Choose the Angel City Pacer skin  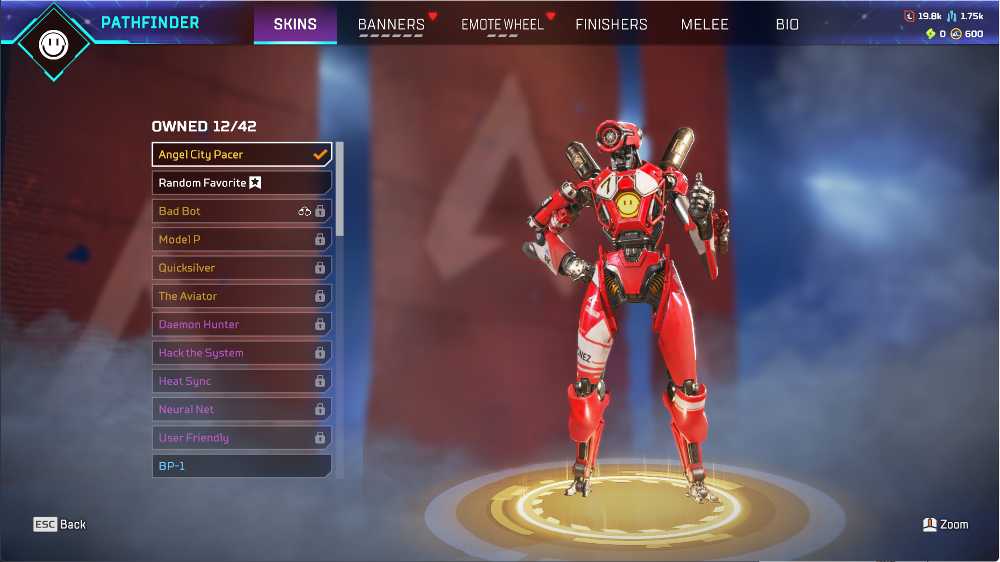click(x=242, y=155)
